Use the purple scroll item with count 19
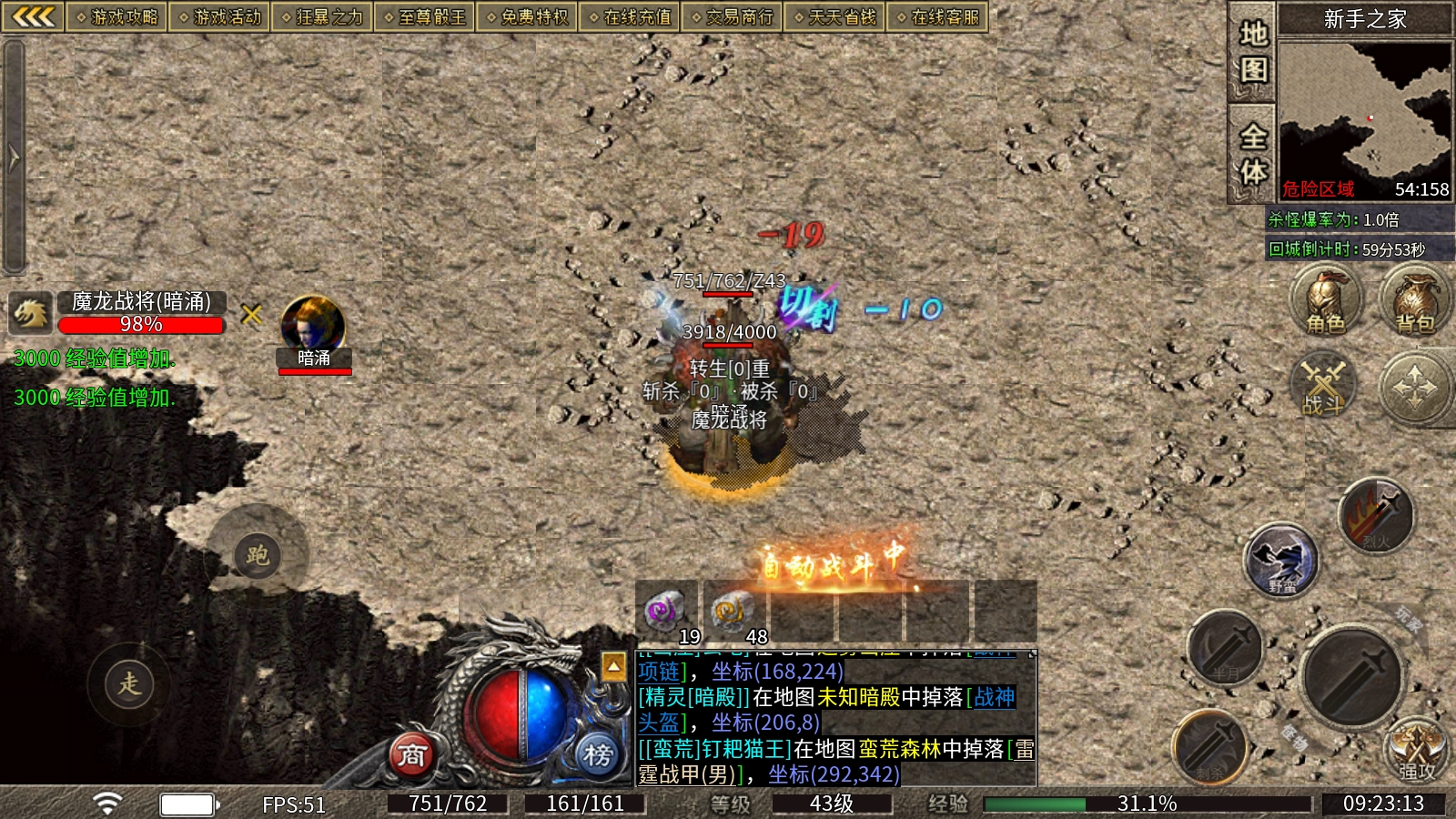Screen dimensions: 1456x819 tap(667, 612)
